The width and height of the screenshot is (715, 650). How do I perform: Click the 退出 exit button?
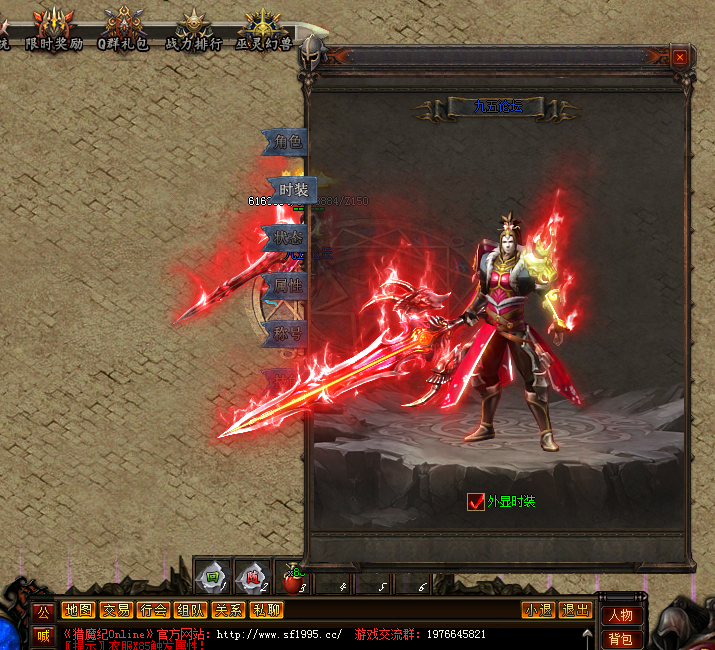click(x=576, y=610)
